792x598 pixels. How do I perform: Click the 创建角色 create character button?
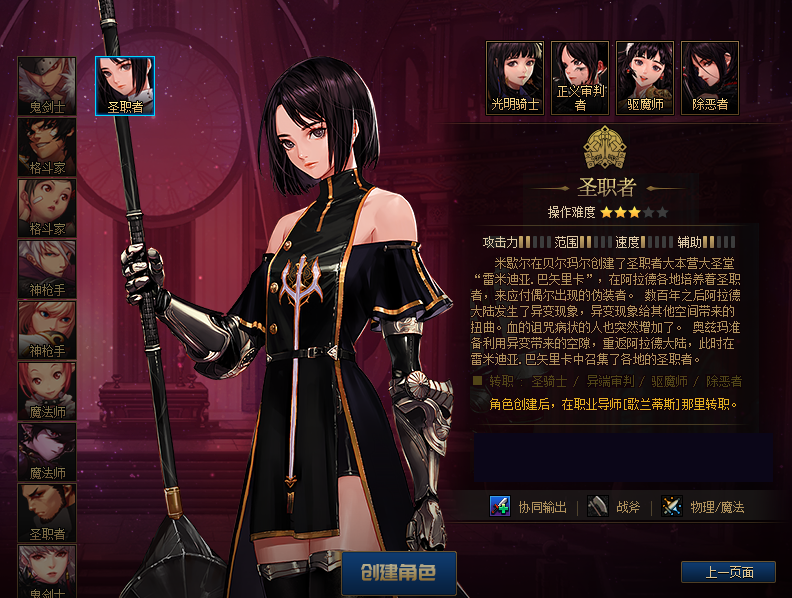pyautogui.click(x=398, y=573)
